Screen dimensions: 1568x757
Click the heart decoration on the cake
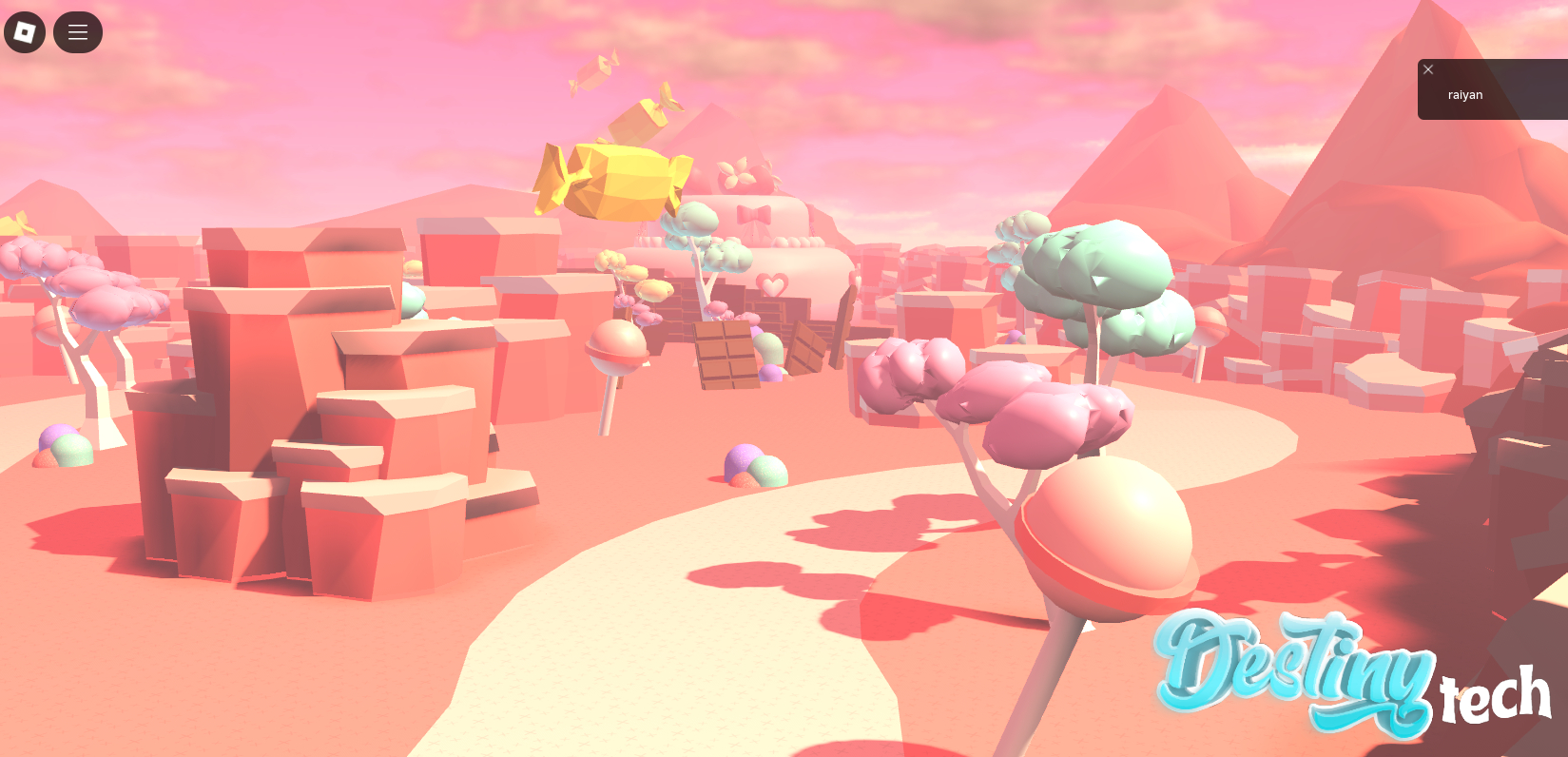pyautogui.click(x=773, y=281)
